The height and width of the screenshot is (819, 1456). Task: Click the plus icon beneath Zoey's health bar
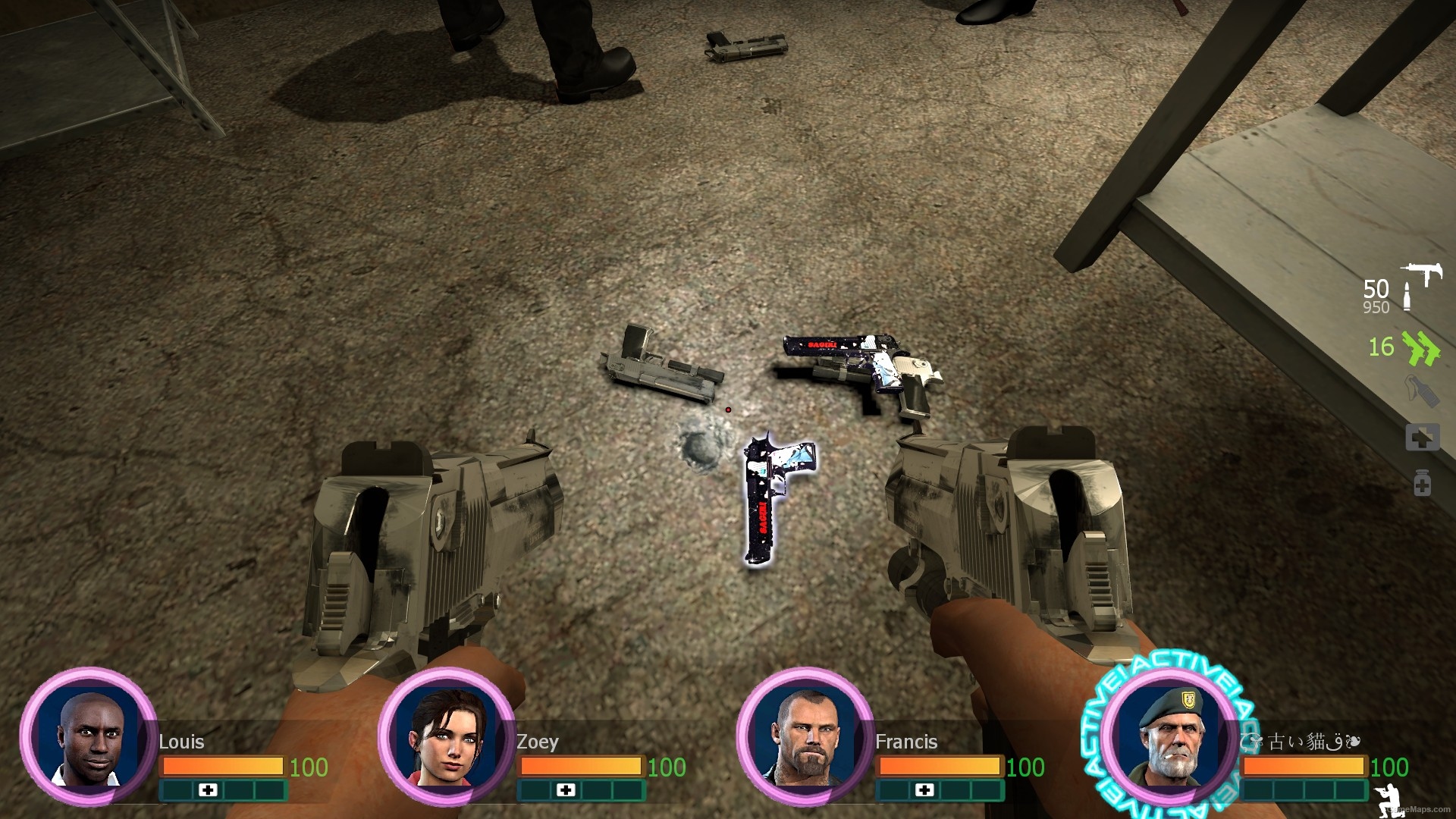[566, 791]
